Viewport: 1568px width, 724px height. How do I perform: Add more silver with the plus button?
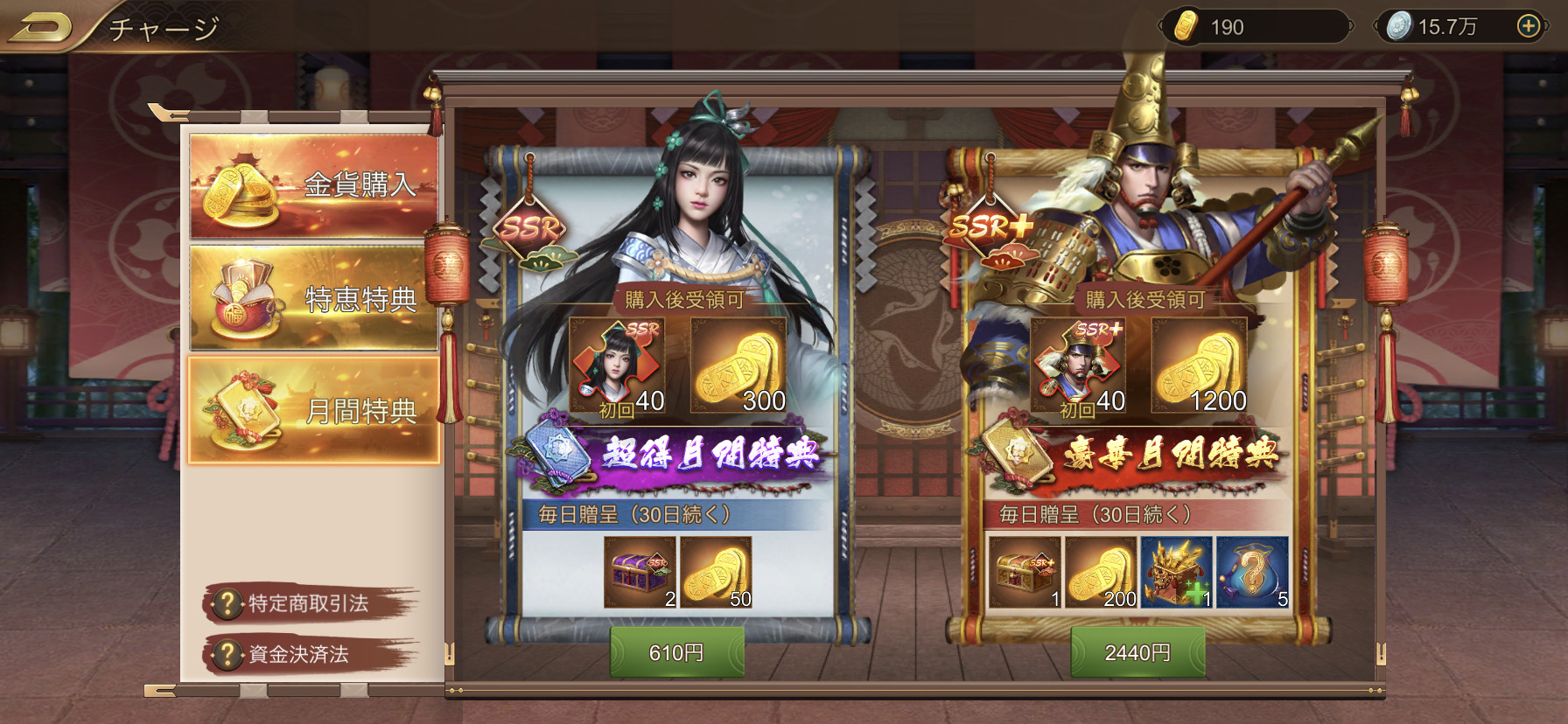1528,26
